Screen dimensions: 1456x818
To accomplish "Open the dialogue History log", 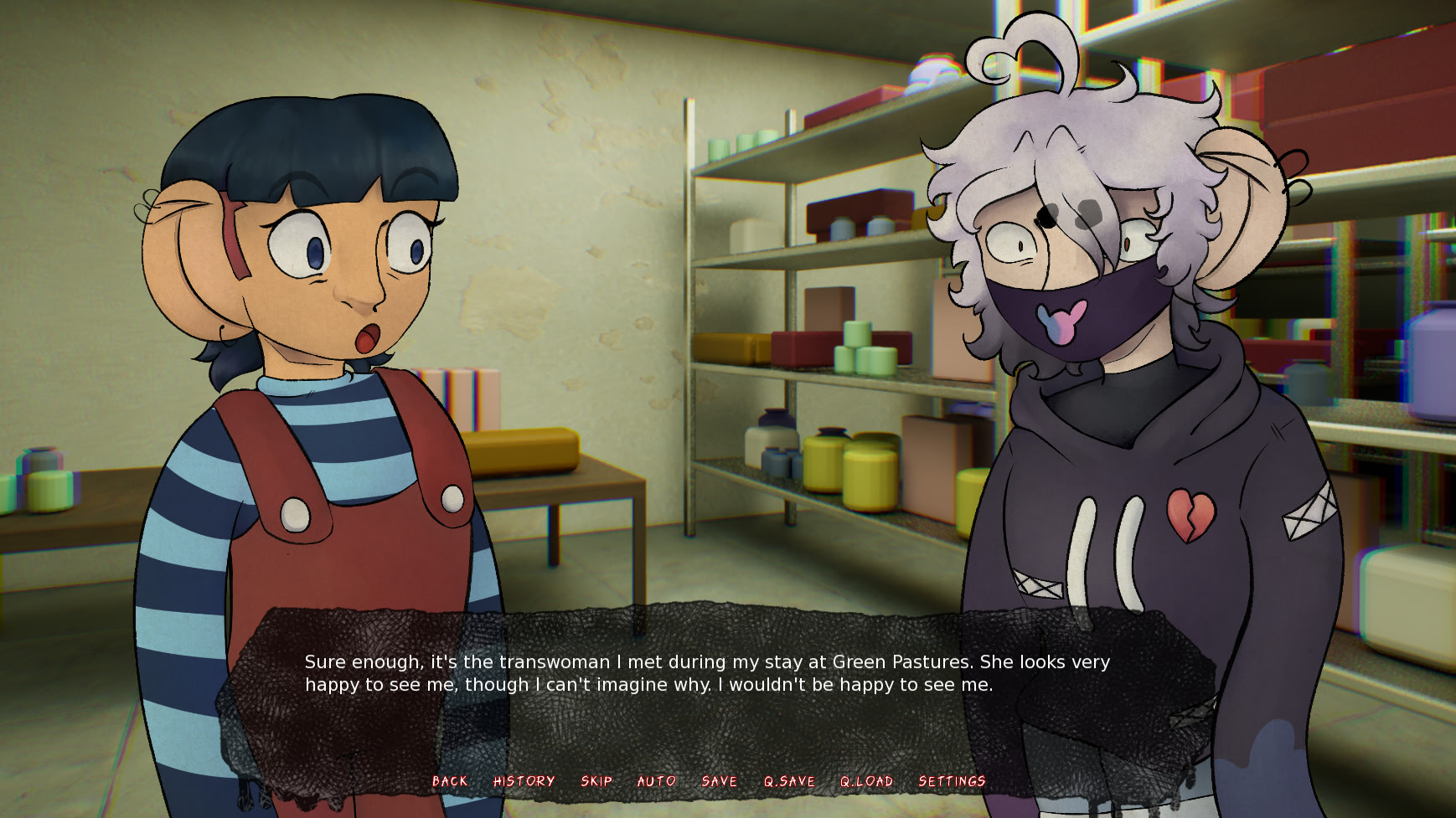I will click(x=524, y=781).
